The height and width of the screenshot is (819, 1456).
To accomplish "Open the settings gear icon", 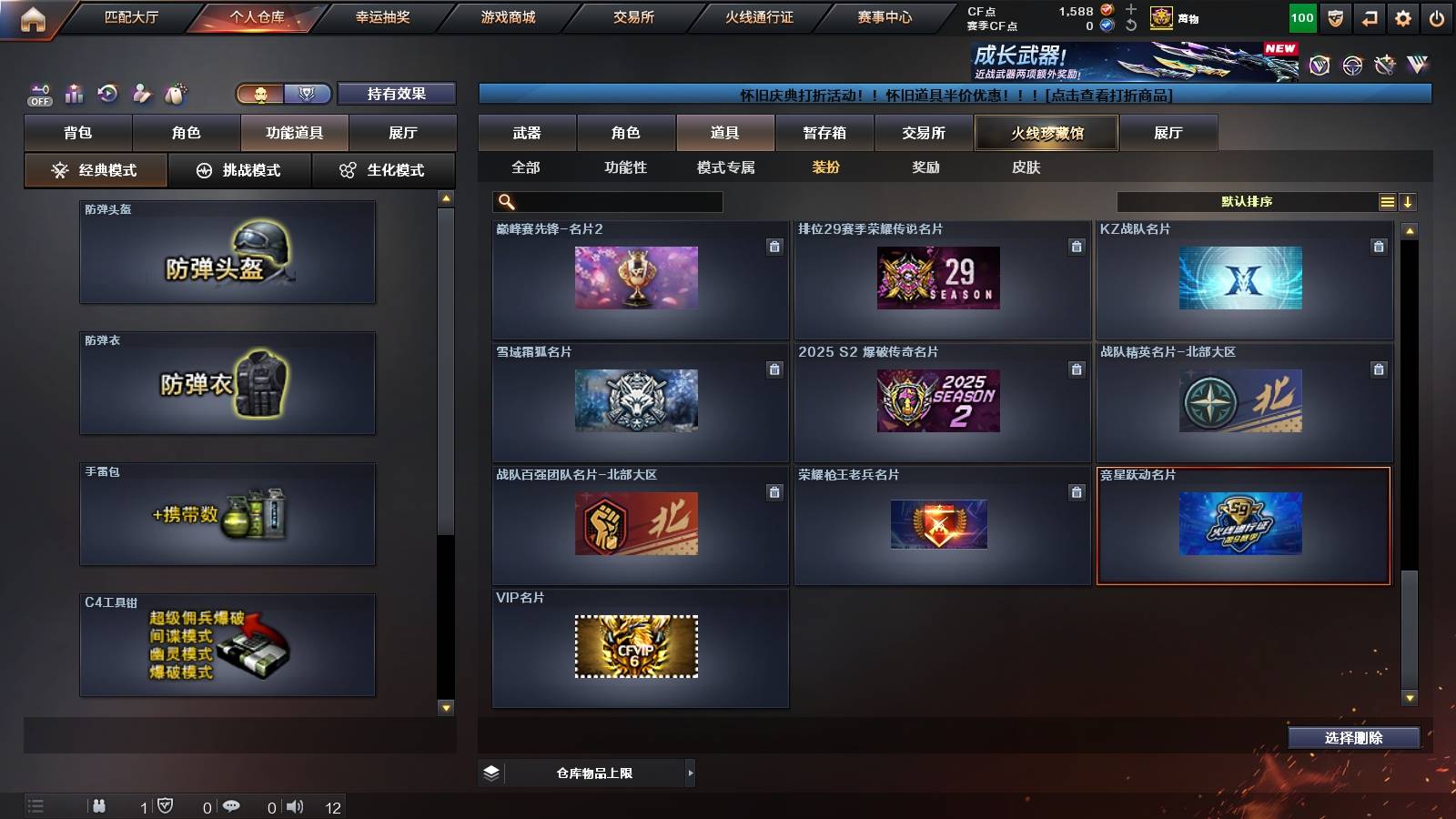I will (x=1404, y=17).
